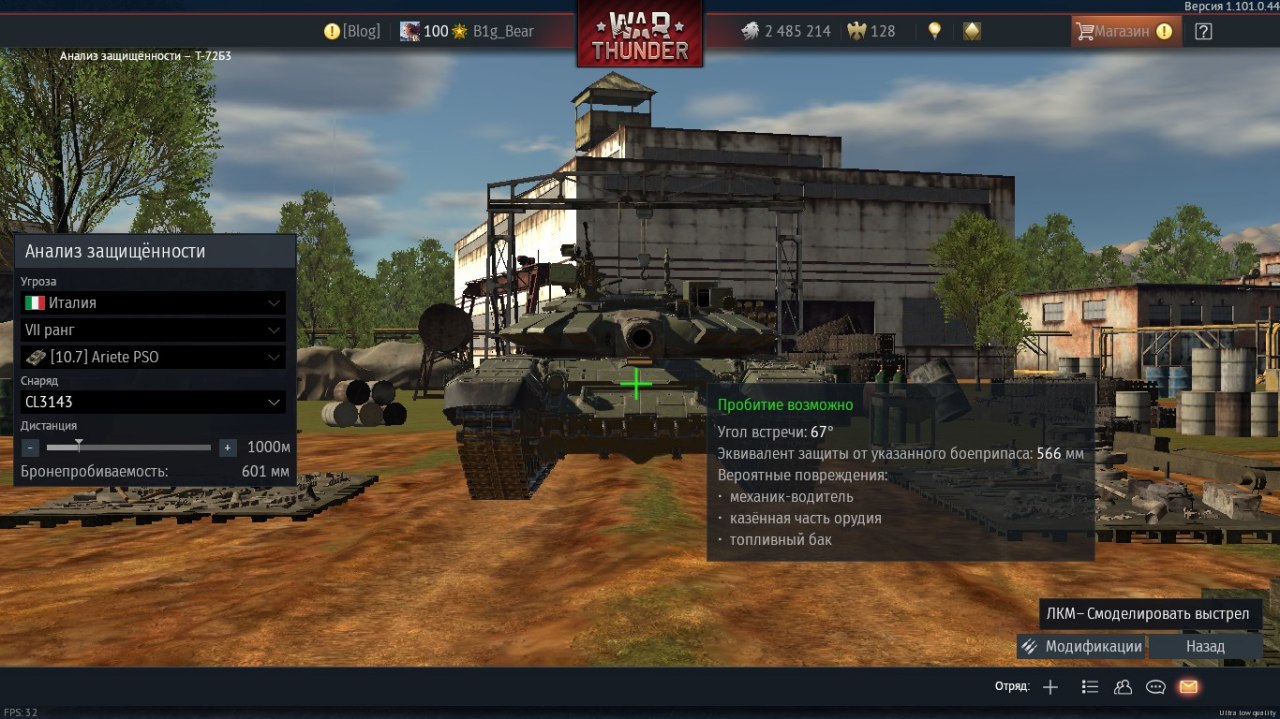Add a squad member with the plus icon
The height and width of the screenshot is (719, 1280).
1050,687
